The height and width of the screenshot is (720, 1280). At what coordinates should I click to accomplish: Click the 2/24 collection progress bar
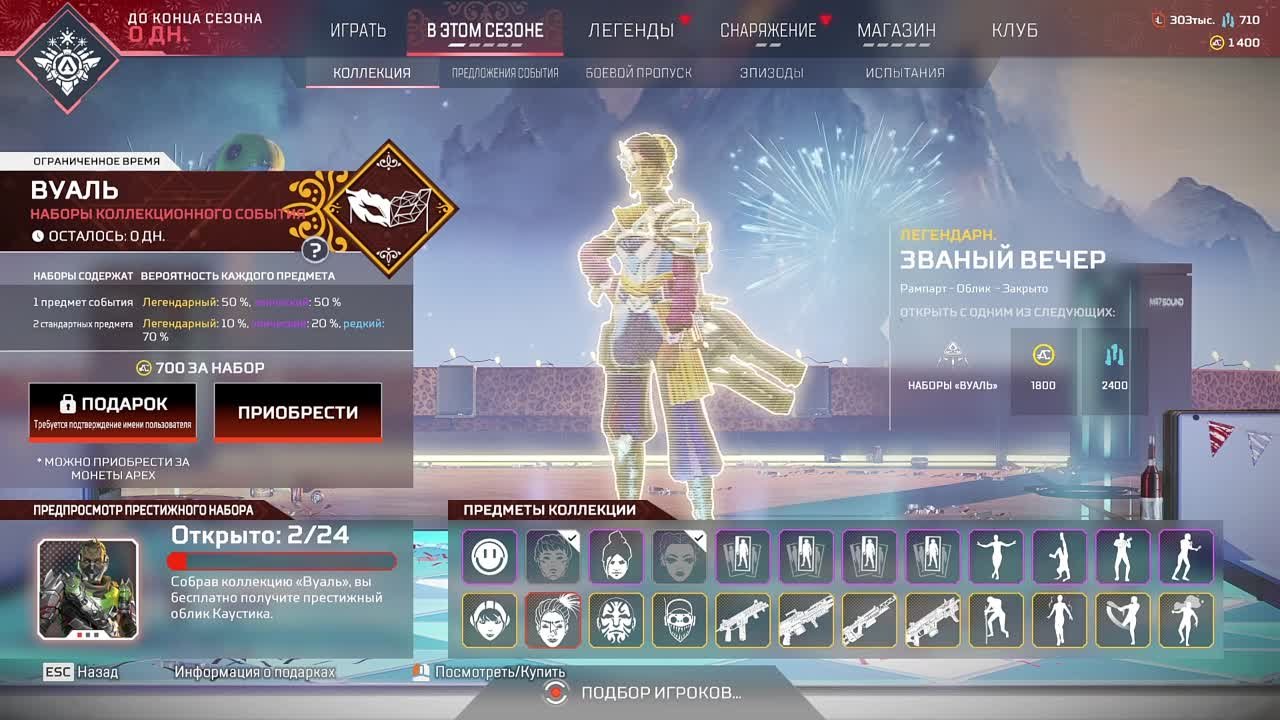283,561
